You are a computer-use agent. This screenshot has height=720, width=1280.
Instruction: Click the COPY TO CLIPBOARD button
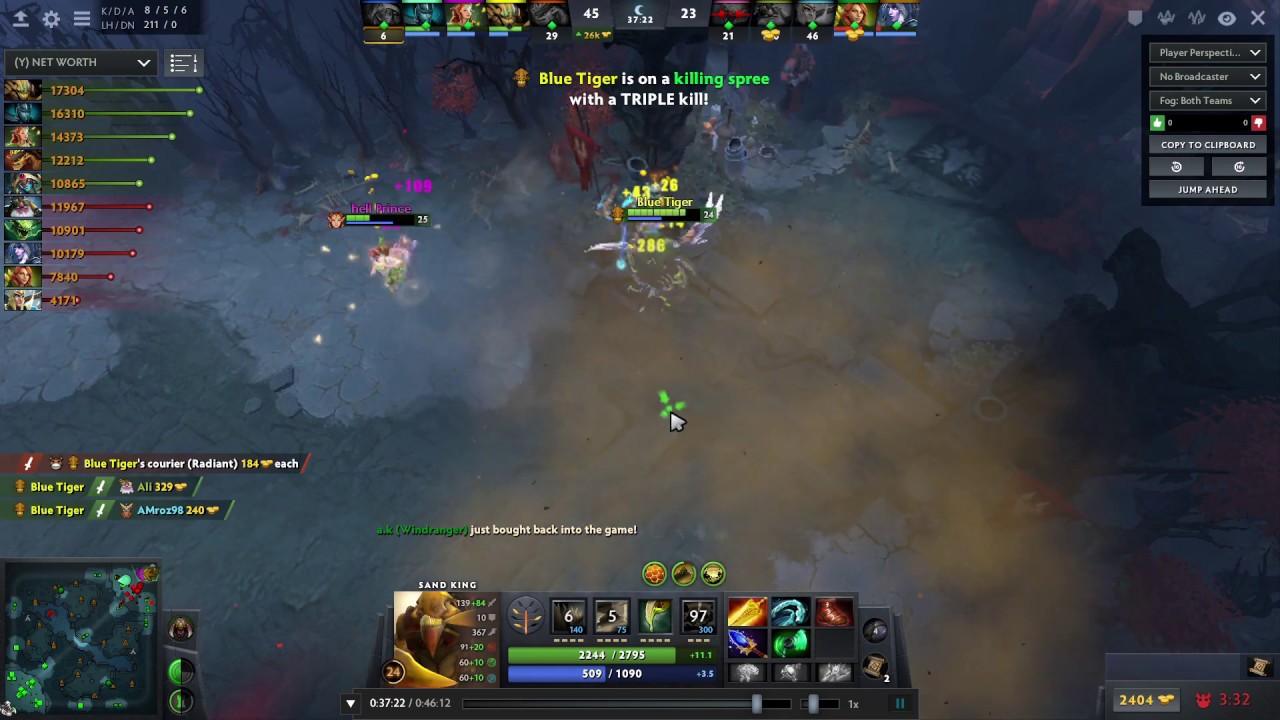click(x=1208, y=145)
